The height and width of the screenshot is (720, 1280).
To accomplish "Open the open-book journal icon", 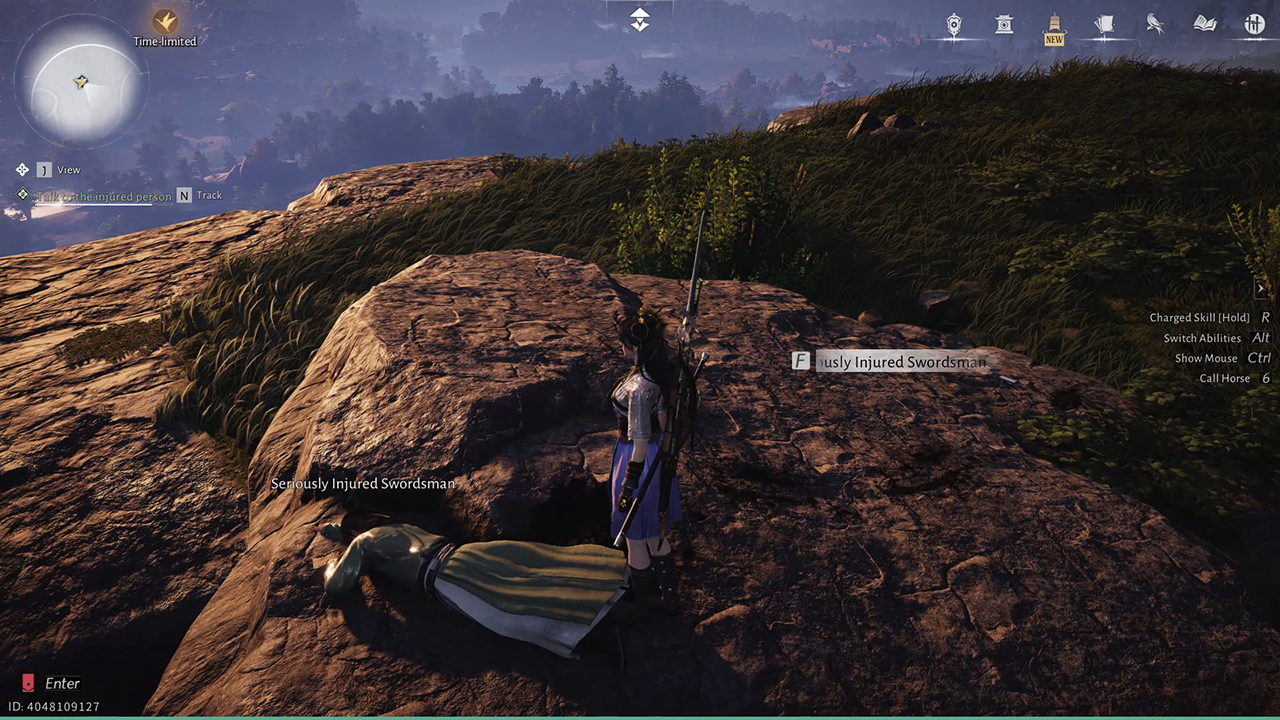I will click(x=1204, y=25).
